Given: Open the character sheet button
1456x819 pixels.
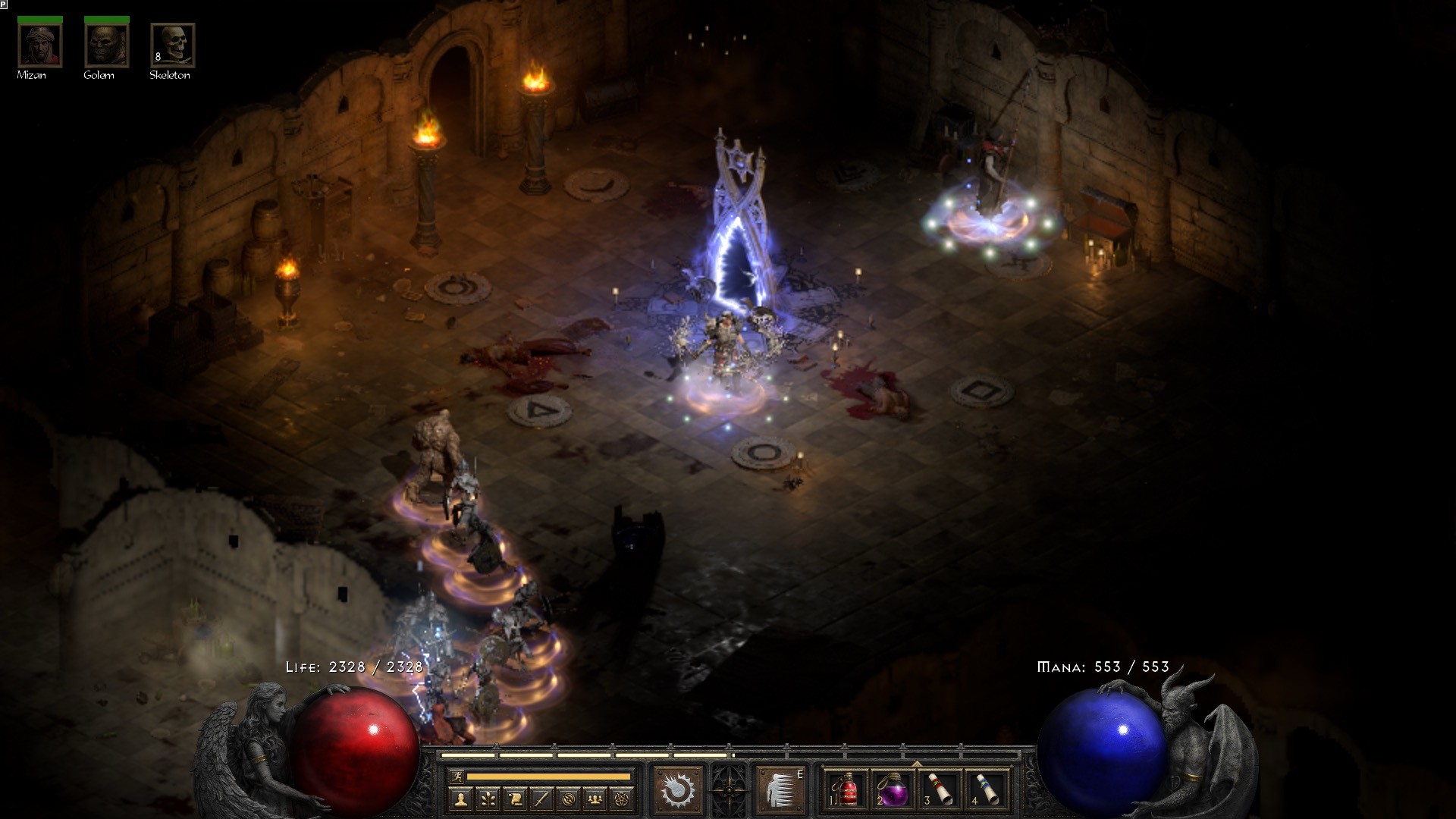Looking at the screenshot, I should (461, 799).
